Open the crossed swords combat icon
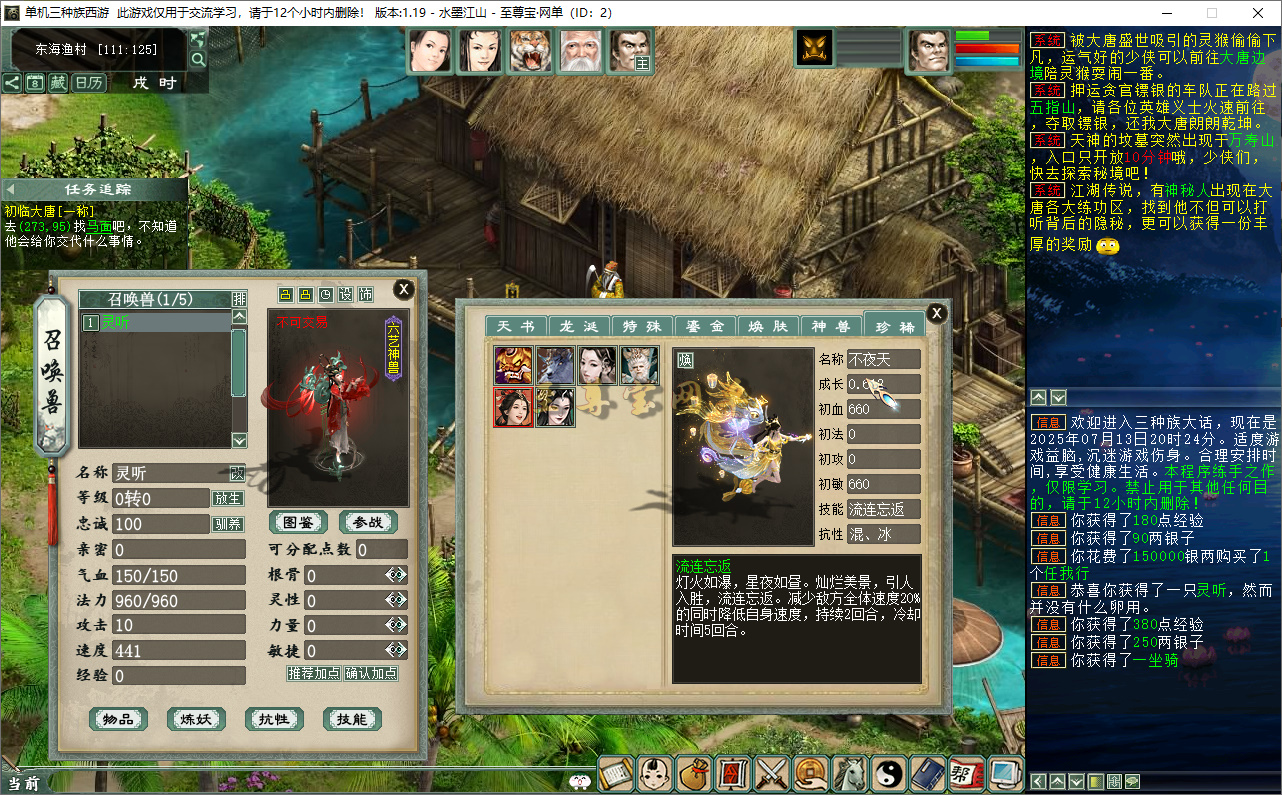1282x795 pixels. (772, 773)
